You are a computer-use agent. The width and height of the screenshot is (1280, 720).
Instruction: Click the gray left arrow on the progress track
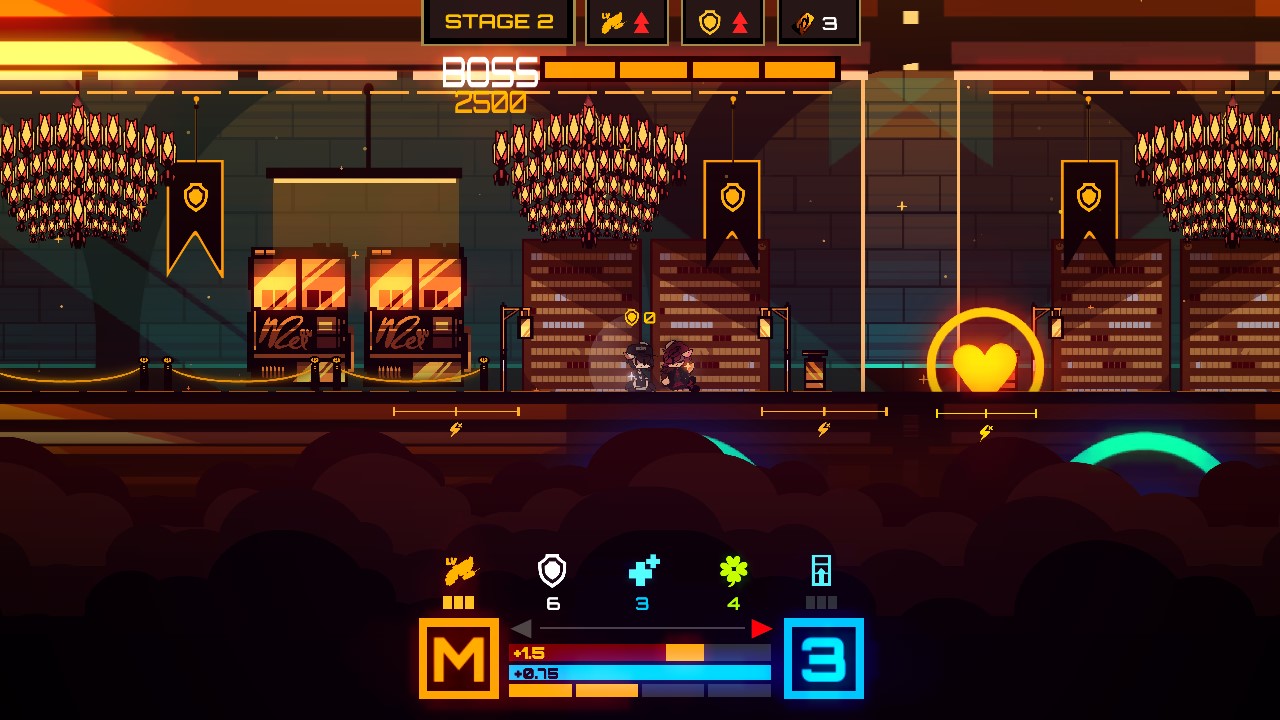[x=521, y=629]
